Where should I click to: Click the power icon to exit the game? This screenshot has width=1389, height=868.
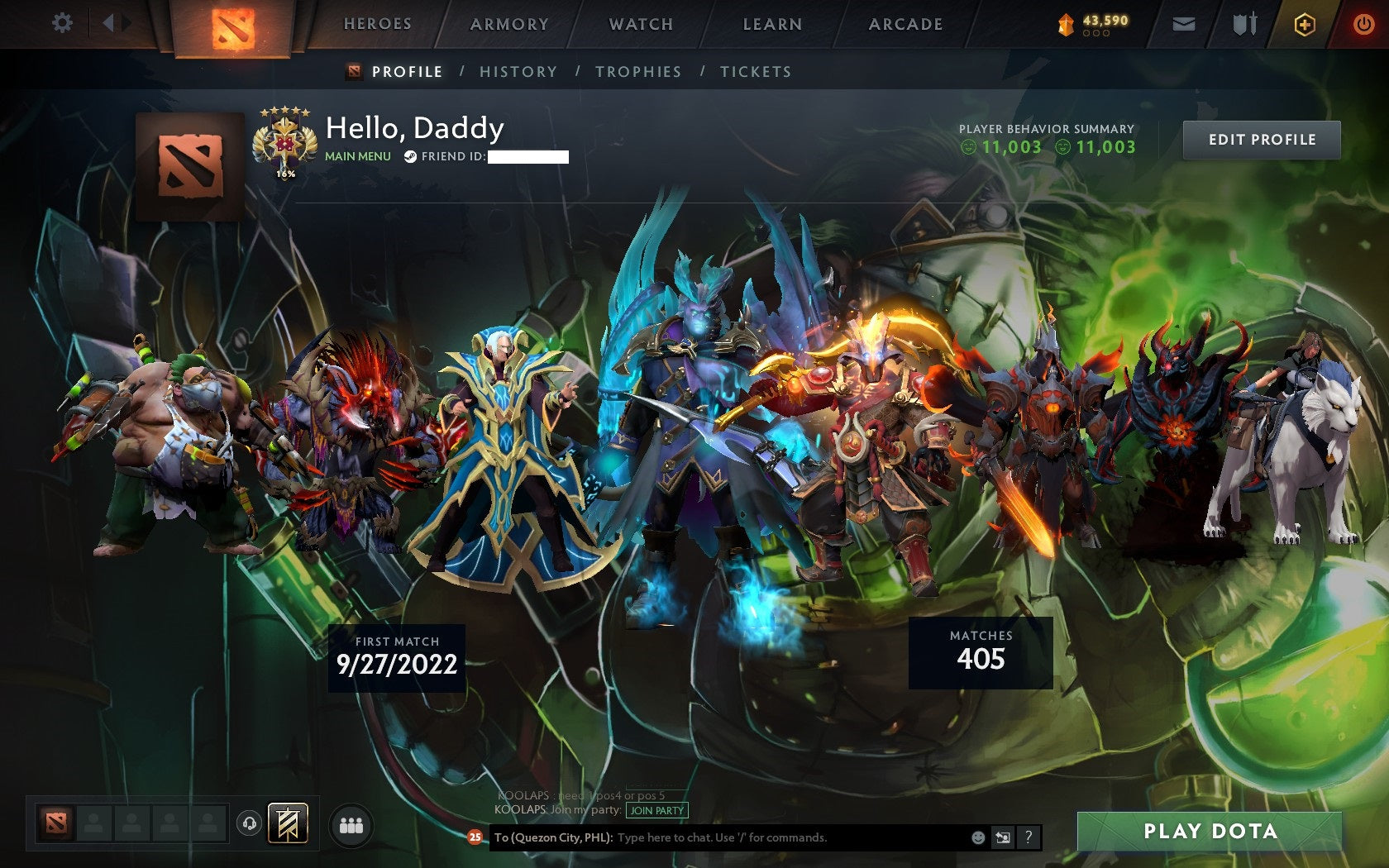(1363, 23)
